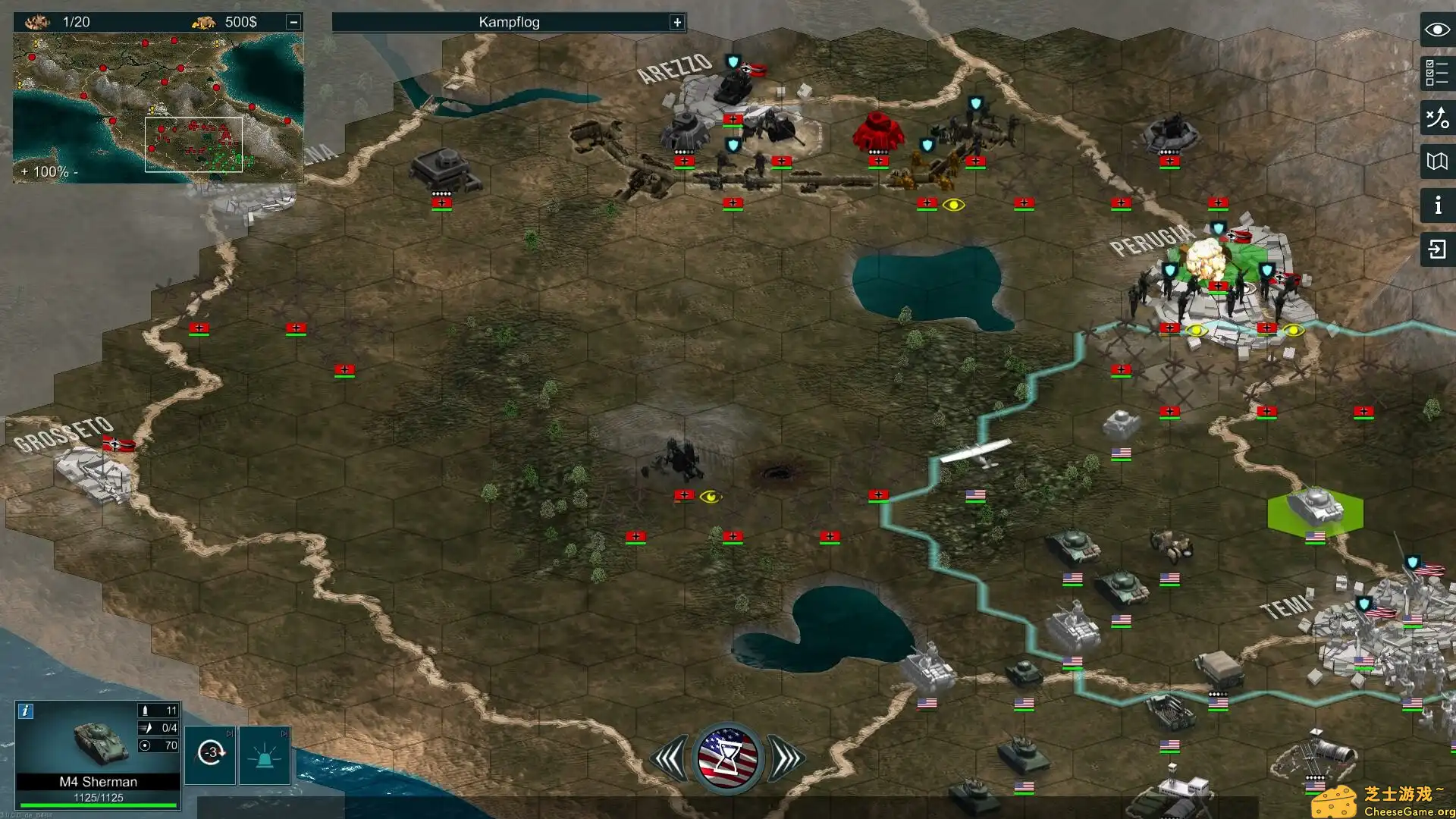Select the eye visibility icon on the right sidebar
Viewport: 1456px width, 819px height.
[x=1437, y=29]
